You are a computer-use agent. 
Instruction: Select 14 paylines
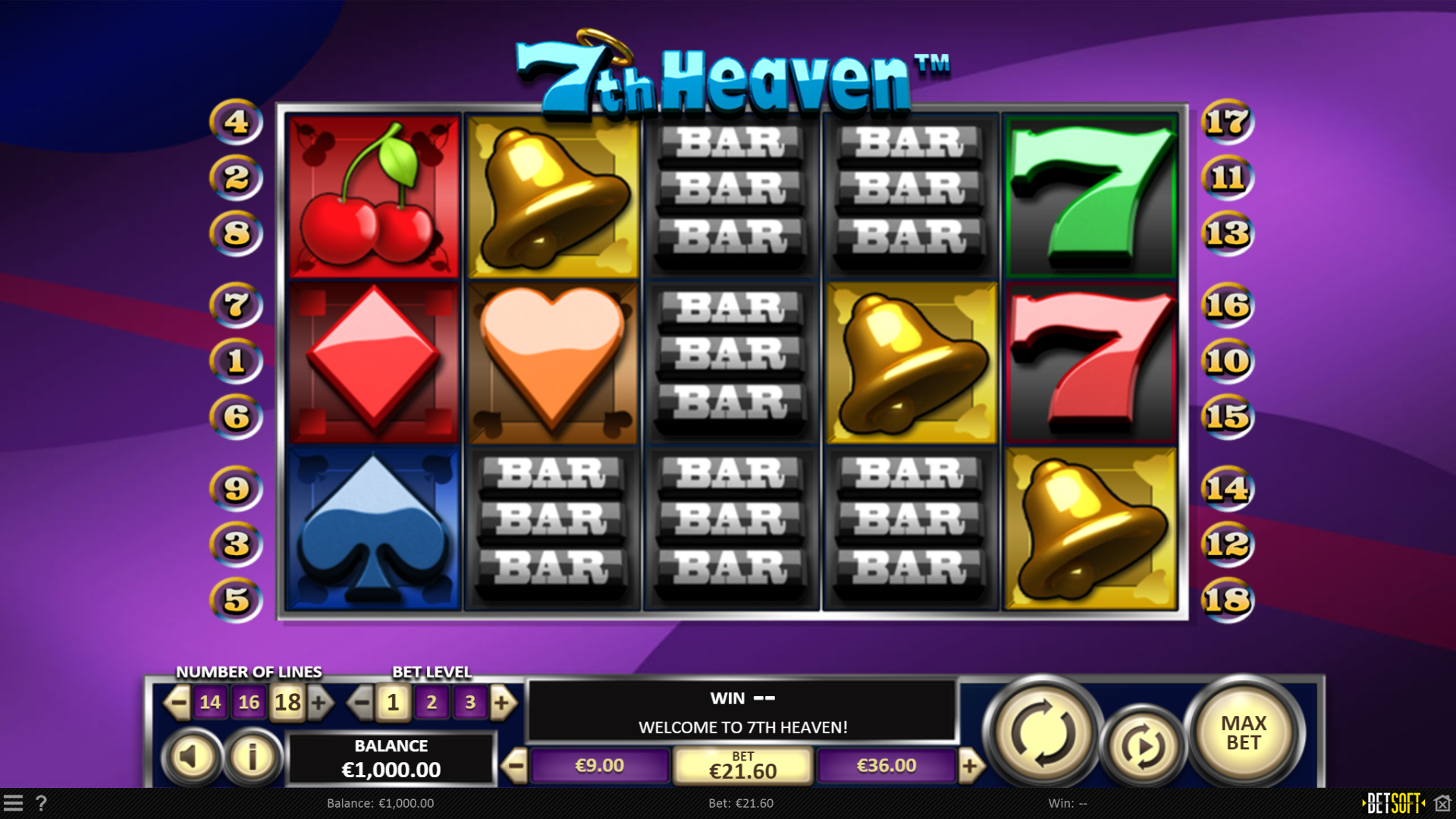click(210, 702)
